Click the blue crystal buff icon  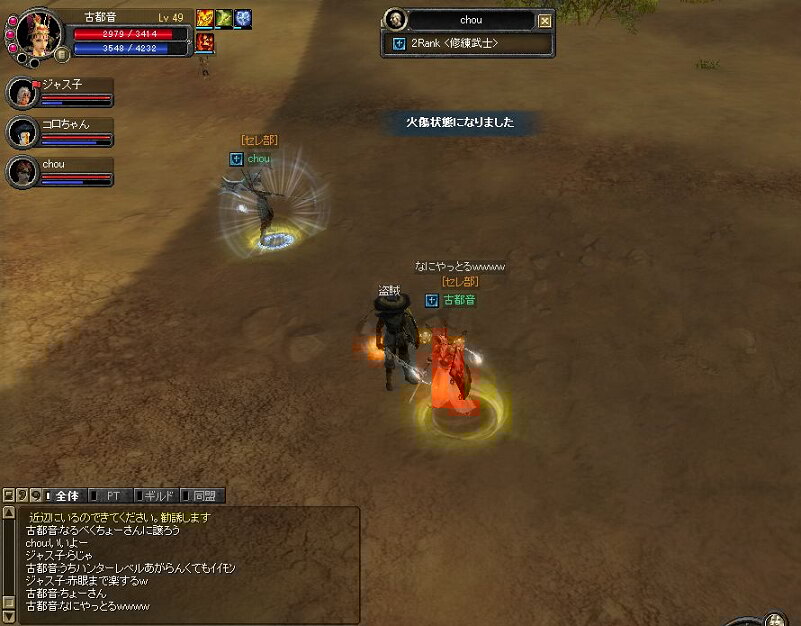(243, 18)
